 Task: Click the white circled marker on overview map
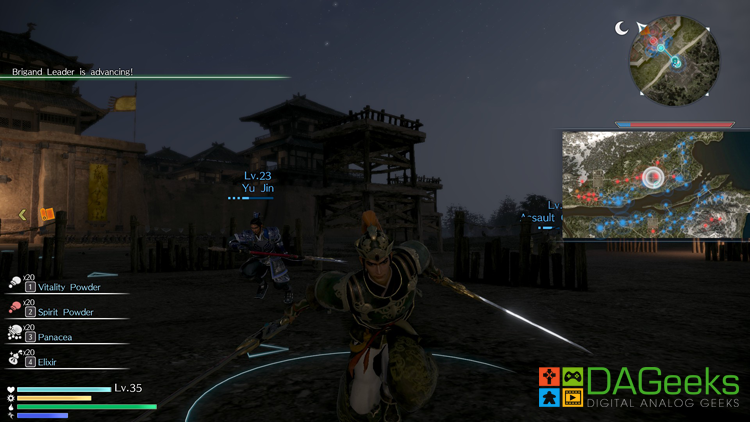654,179
